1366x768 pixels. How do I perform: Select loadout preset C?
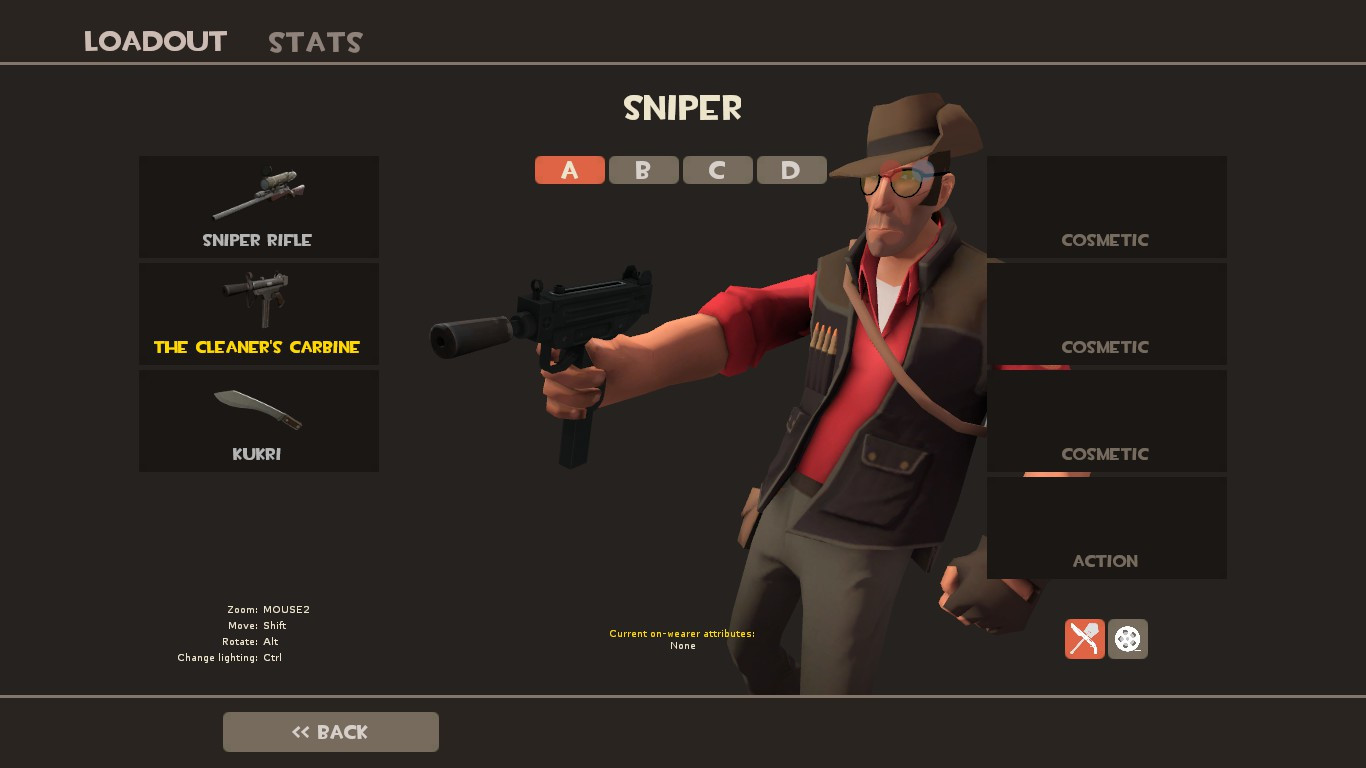717,170
